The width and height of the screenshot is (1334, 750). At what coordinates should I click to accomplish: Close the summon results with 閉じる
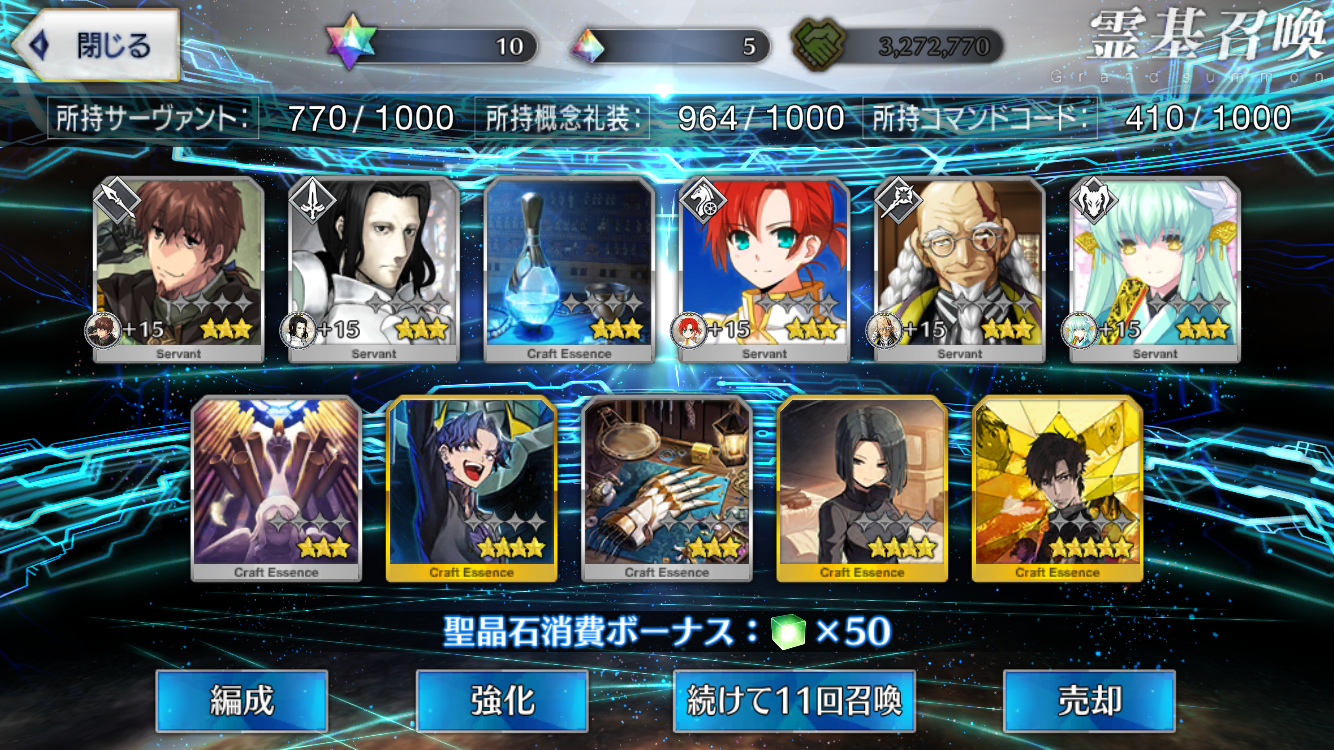click(x=95, y=46)
